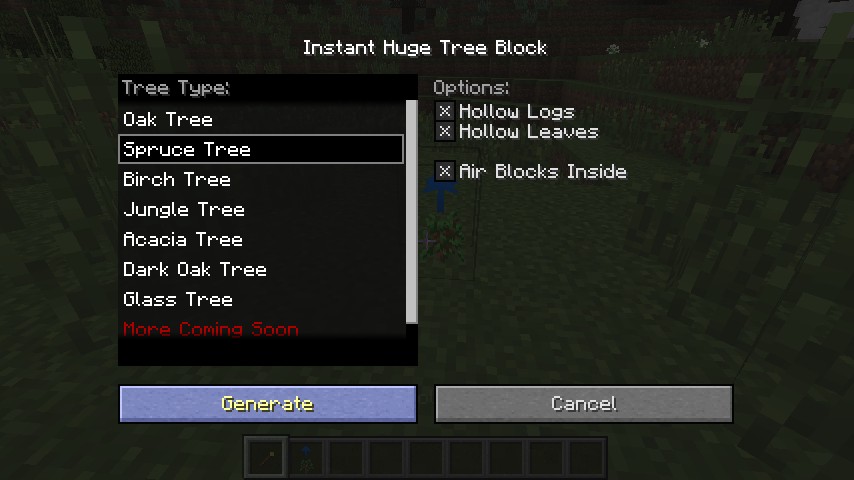
Task: Select Dark Oak Tree type
Action: pyautogui.click(x=195, y=270)
